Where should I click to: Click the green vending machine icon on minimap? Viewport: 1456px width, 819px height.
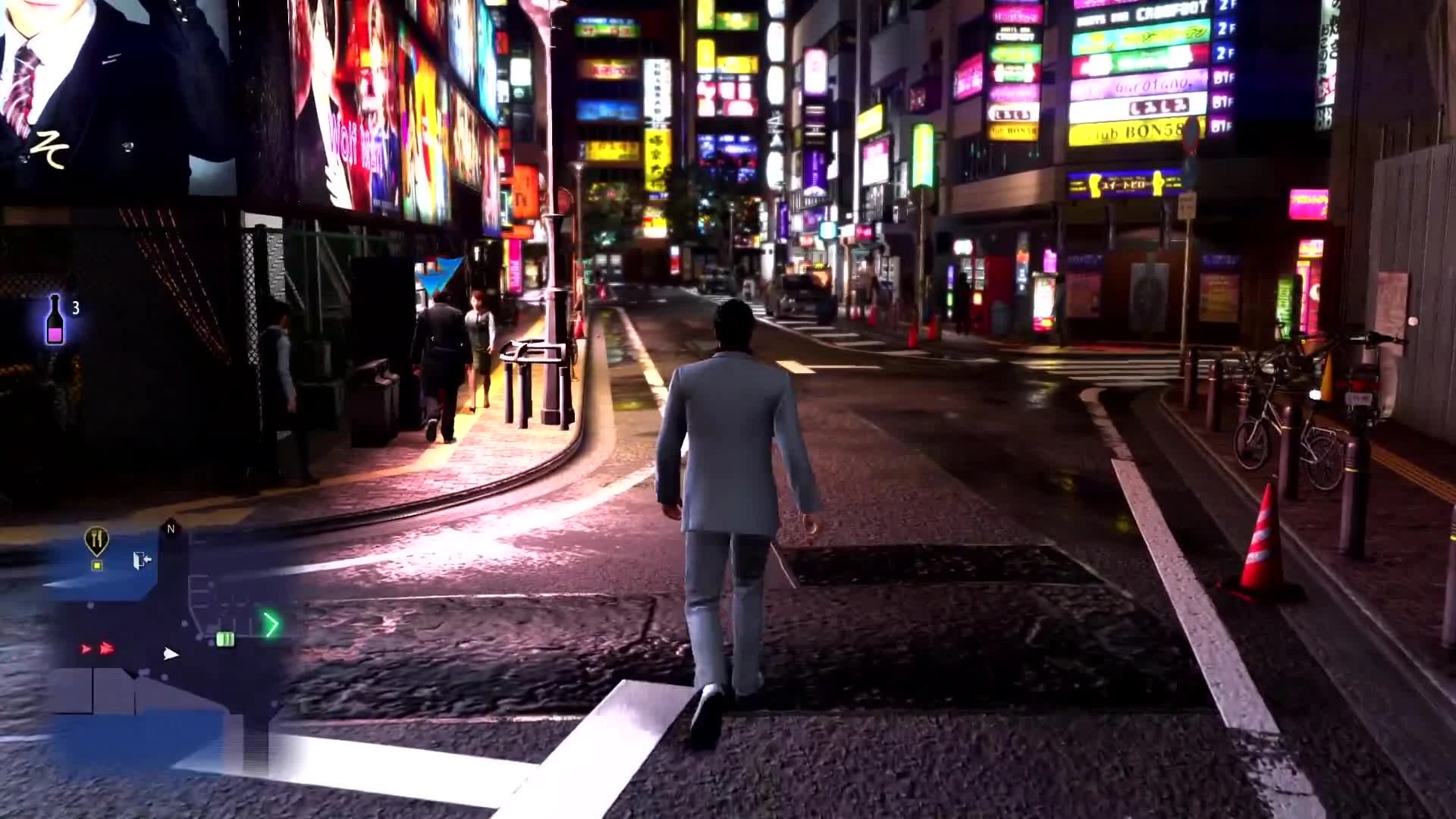225,639
